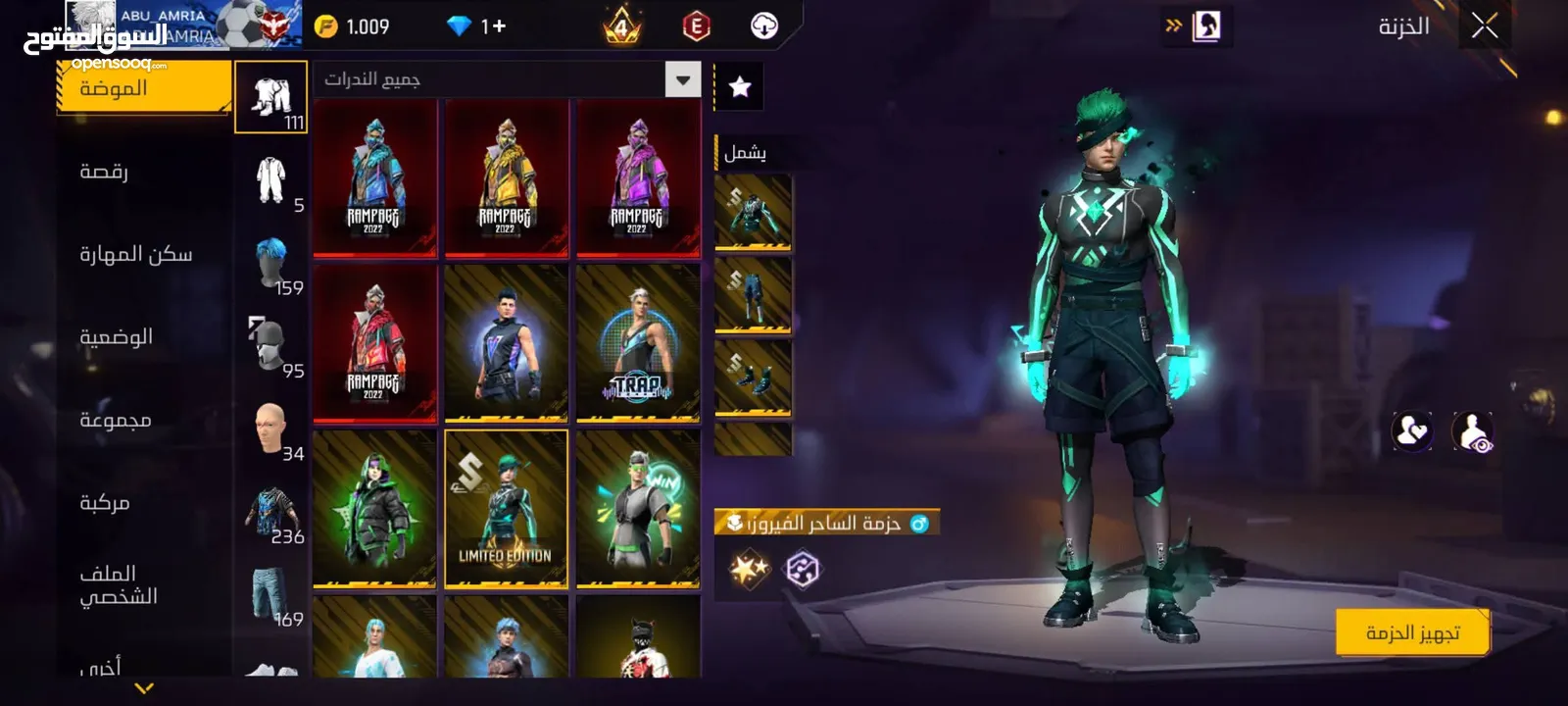Choose the yellow Rampage 2022 bundle
Viewport: 1568px width, 706px height.
coord(506,177)
